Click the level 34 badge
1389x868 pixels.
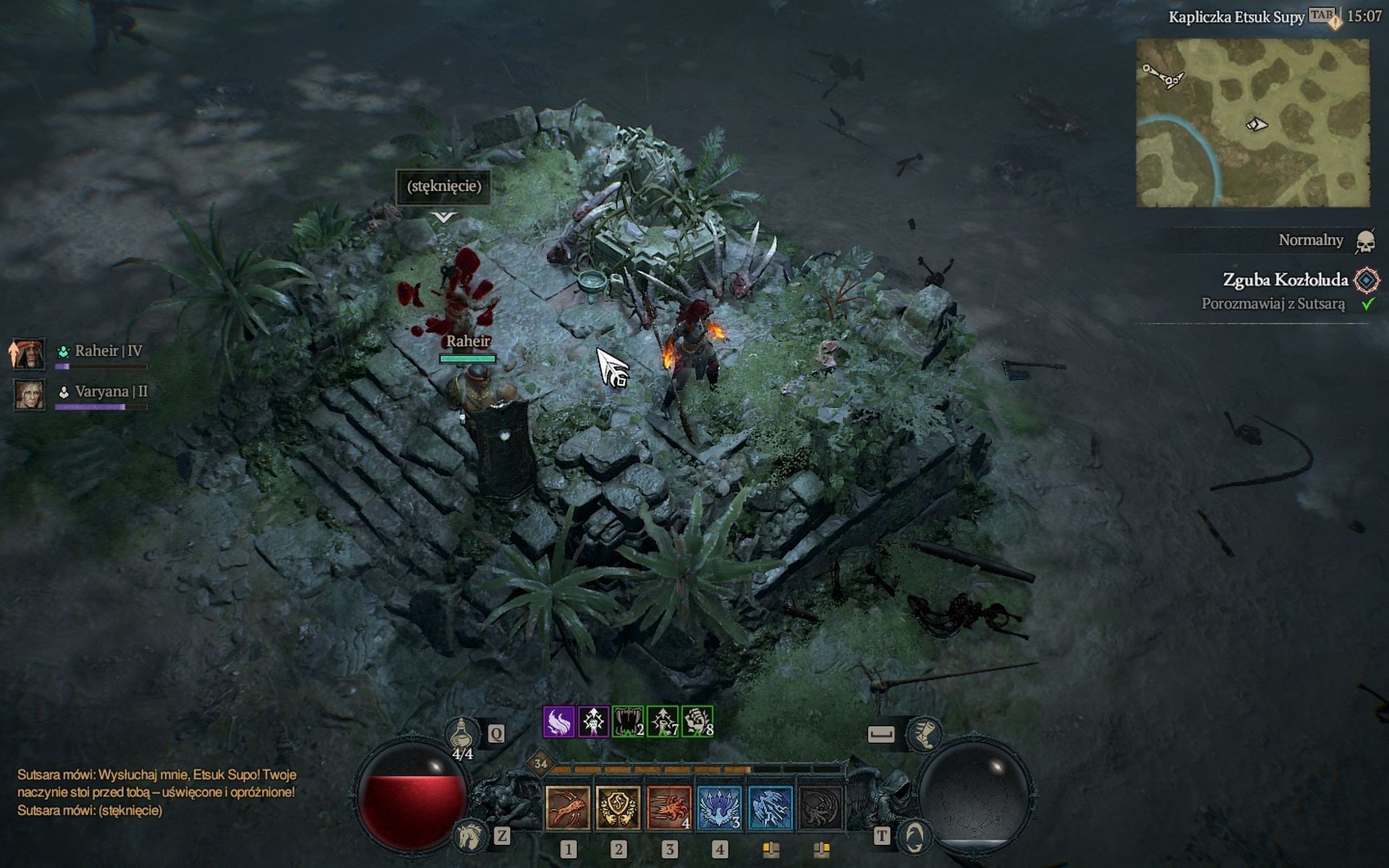point(540,763)
